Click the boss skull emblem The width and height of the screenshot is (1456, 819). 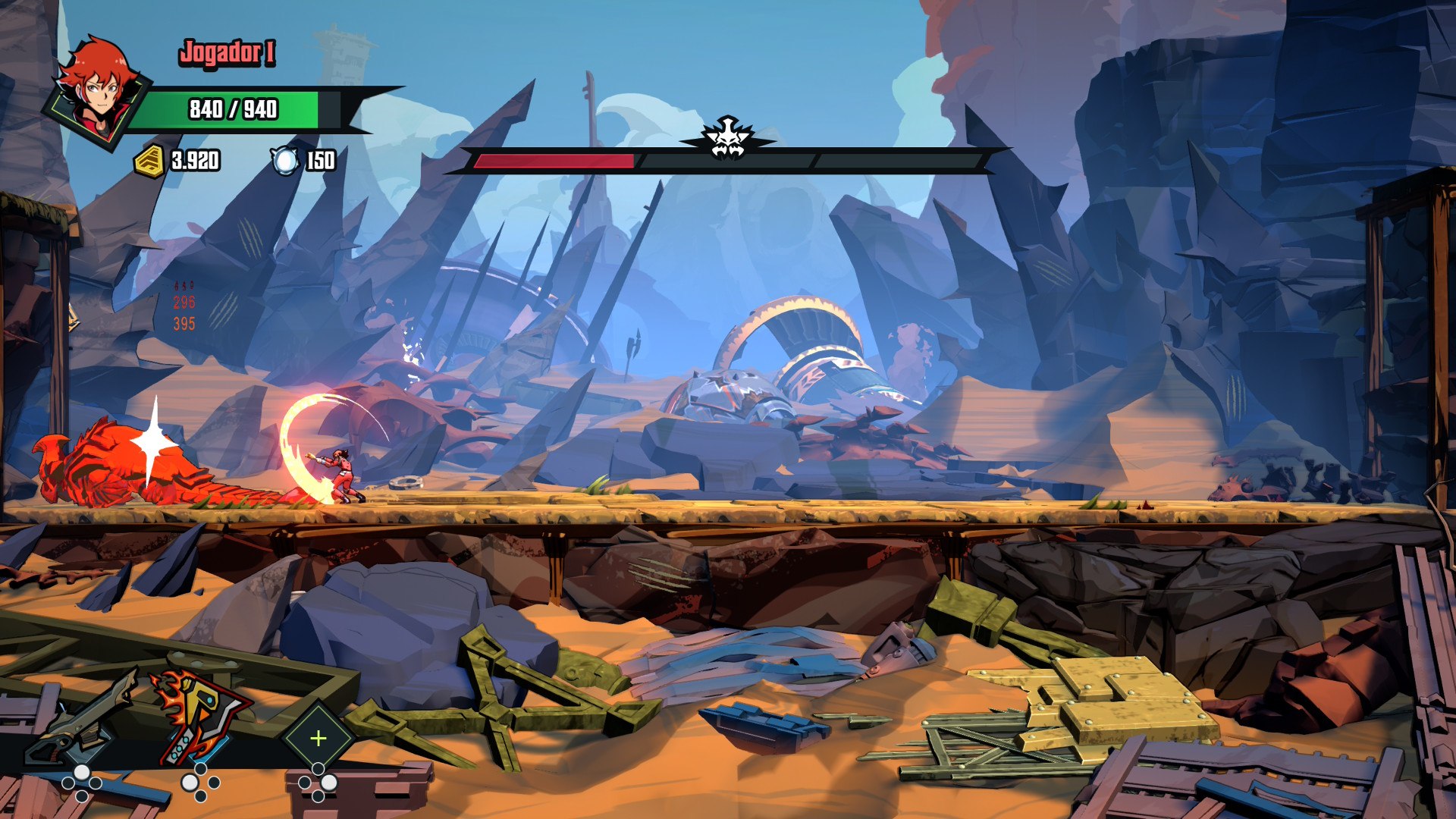[727, 140]
